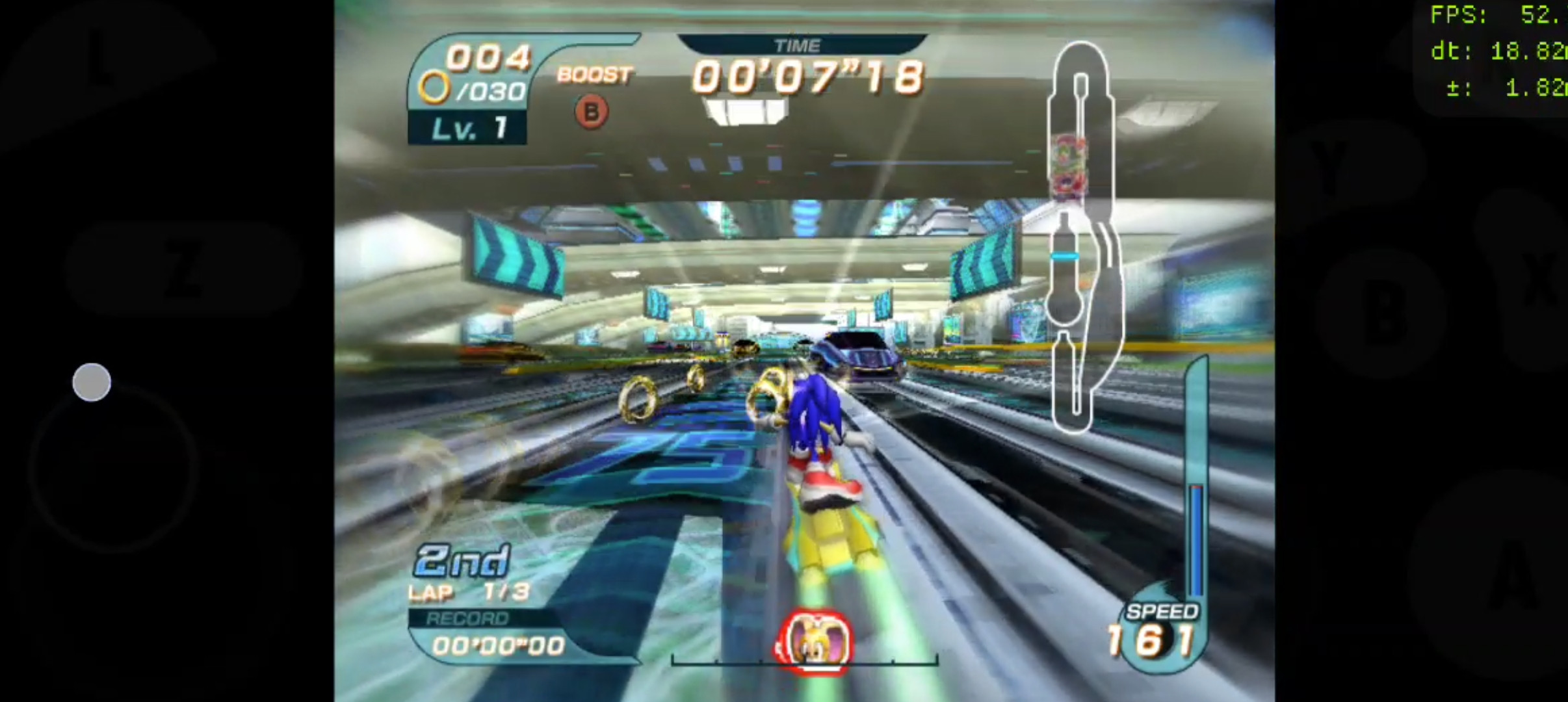Tap the red Boost "B" indicator icon
Image resolution: width=1568 pixels, height=702 pixels.
pos(590,111)
